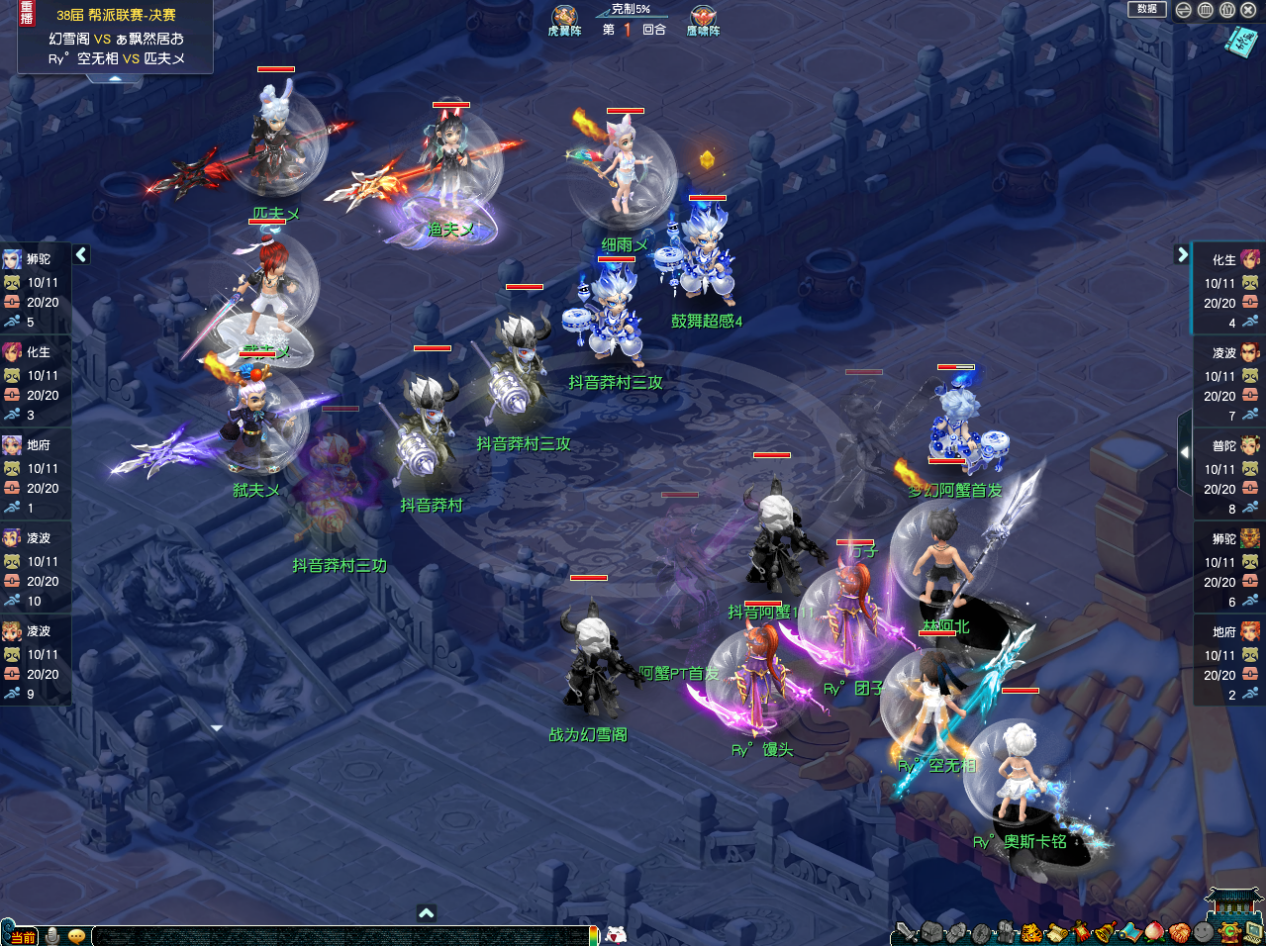The height and width of the screenshot is (946, 1266).
Task: Close the spectator view with the X button
Action: pyautogui.click(x=1249, y=10)
